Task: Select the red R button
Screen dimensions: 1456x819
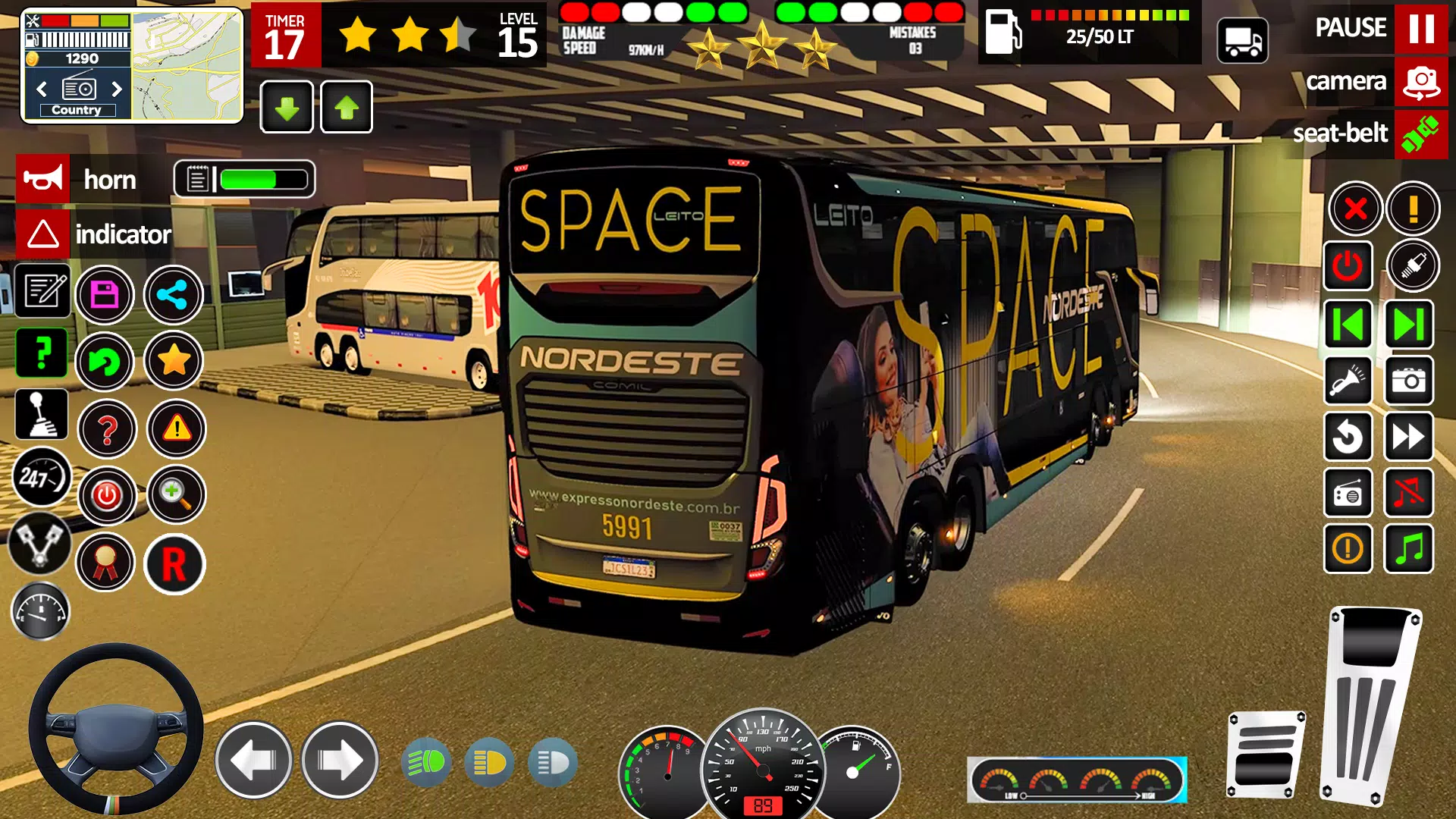Action: (174, 564)
